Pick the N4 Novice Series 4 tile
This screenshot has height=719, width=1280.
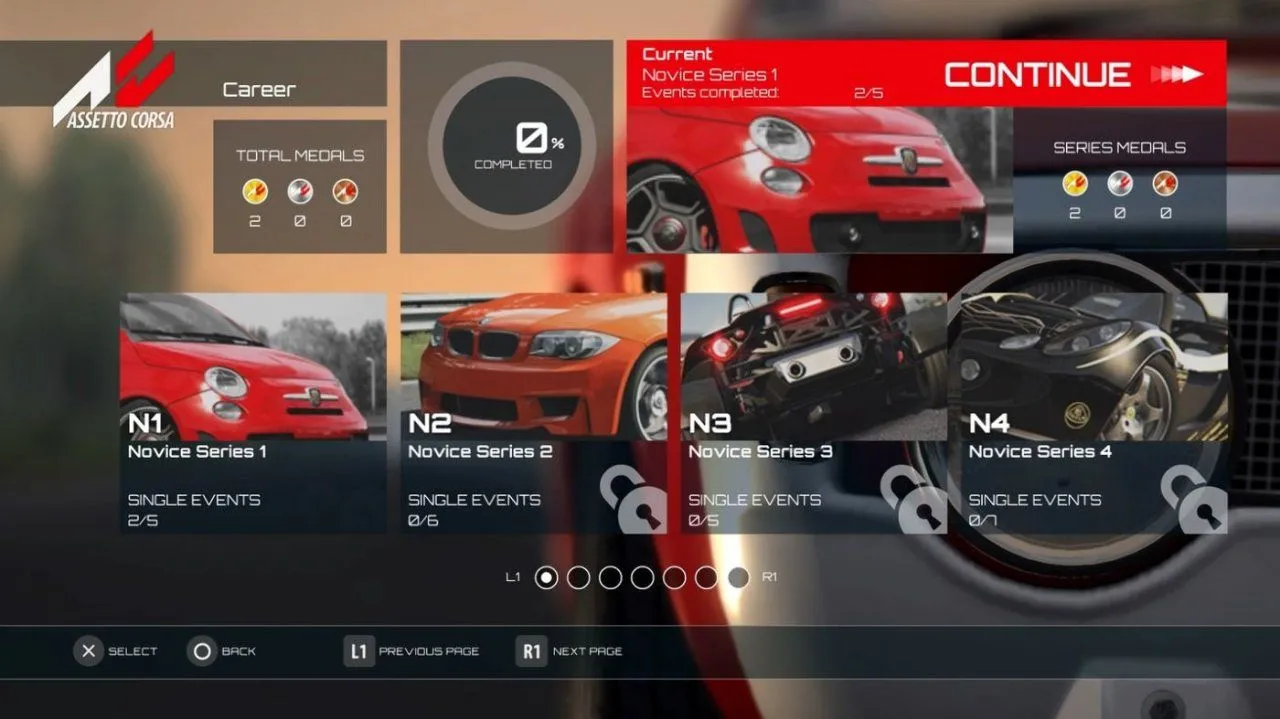pos(1093,413)
